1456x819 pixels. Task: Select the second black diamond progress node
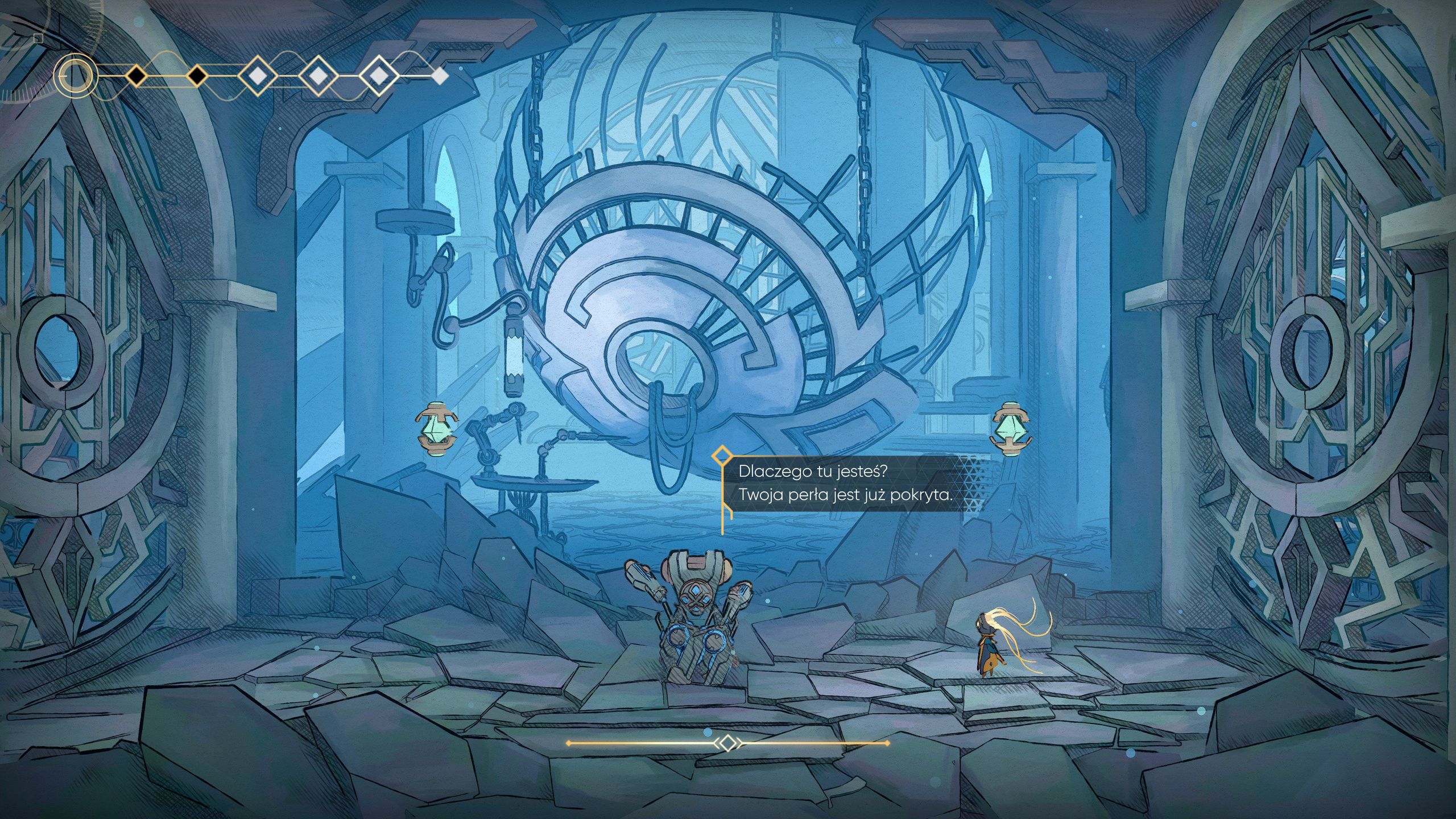[196, 76]
